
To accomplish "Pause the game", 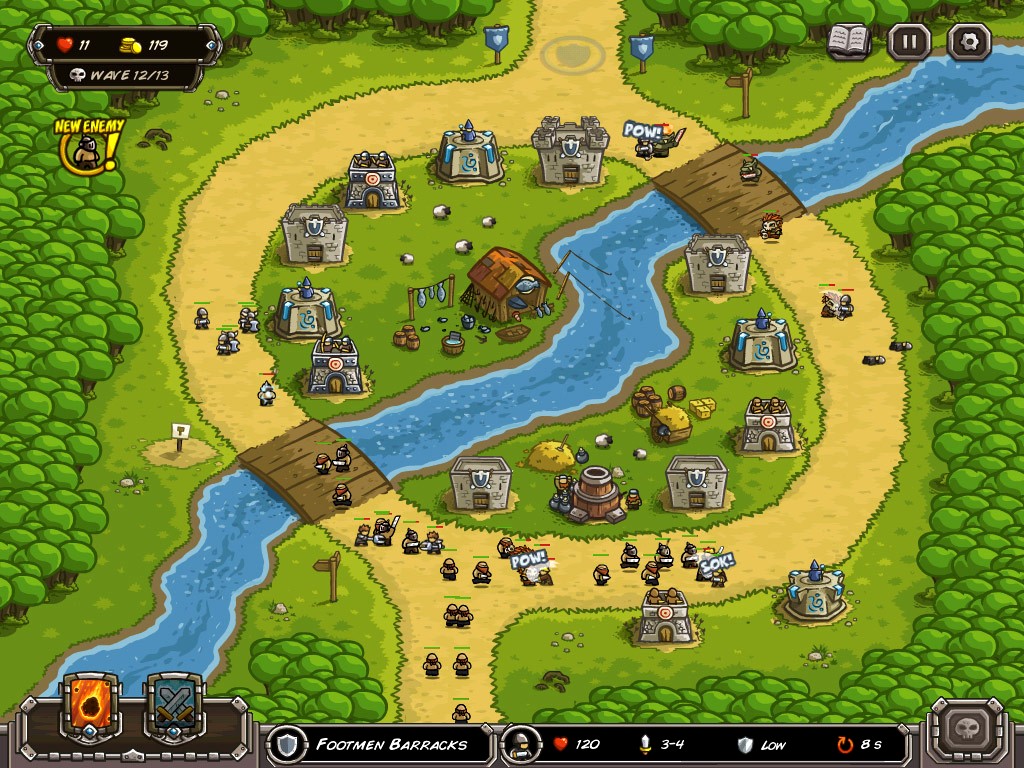I will pyautogui.click(x=909, y=42).
